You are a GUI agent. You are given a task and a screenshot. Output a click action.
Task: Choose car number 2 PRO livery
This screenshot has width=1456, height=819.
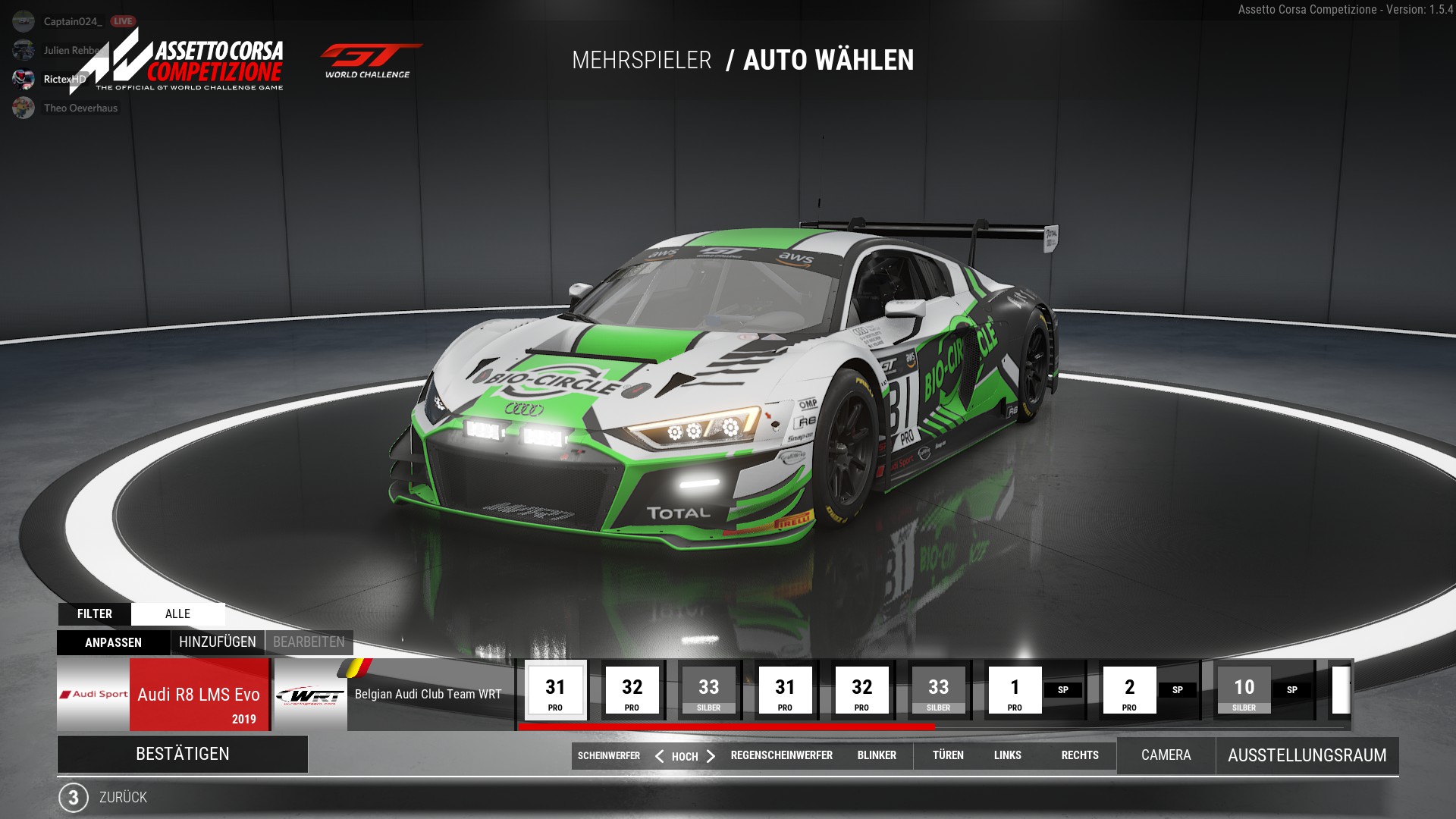pos(1129,691)
